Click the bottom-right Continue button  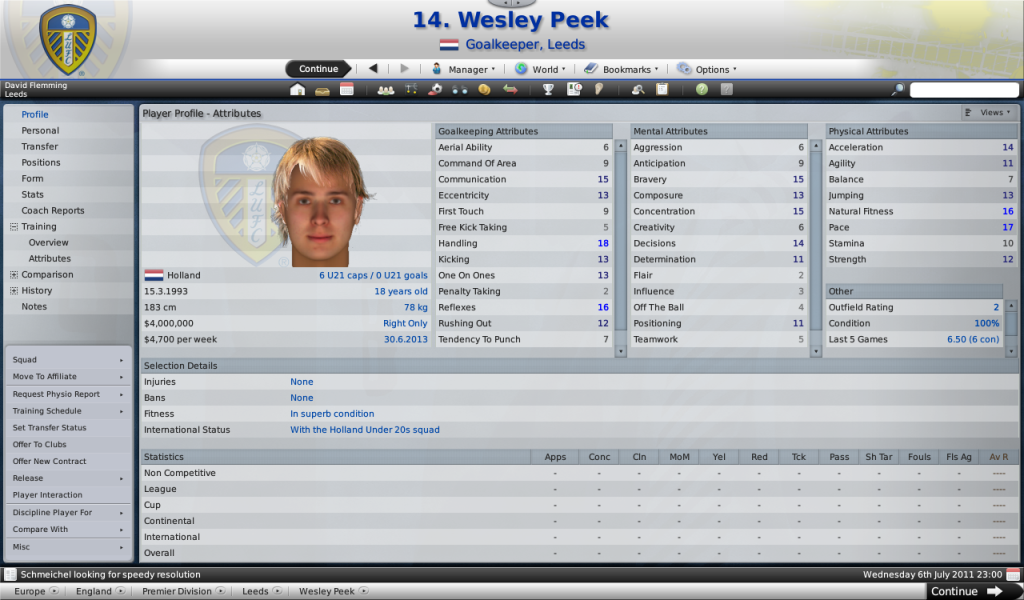tap(966, 591)
